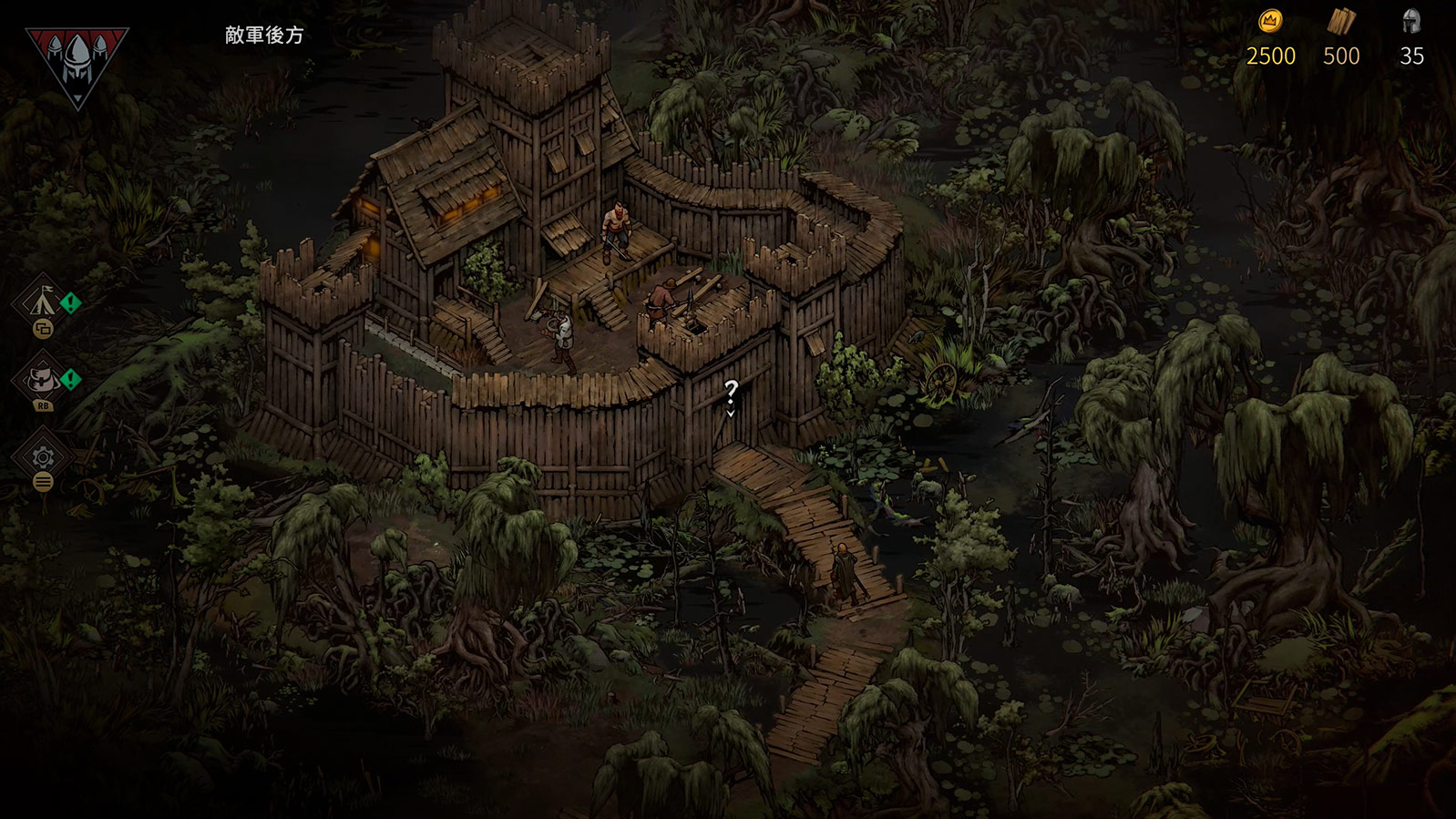The height and width of the screenshot is (819, 1456).
Task: Open the backpack inventory icon
Action: point(42,378)
